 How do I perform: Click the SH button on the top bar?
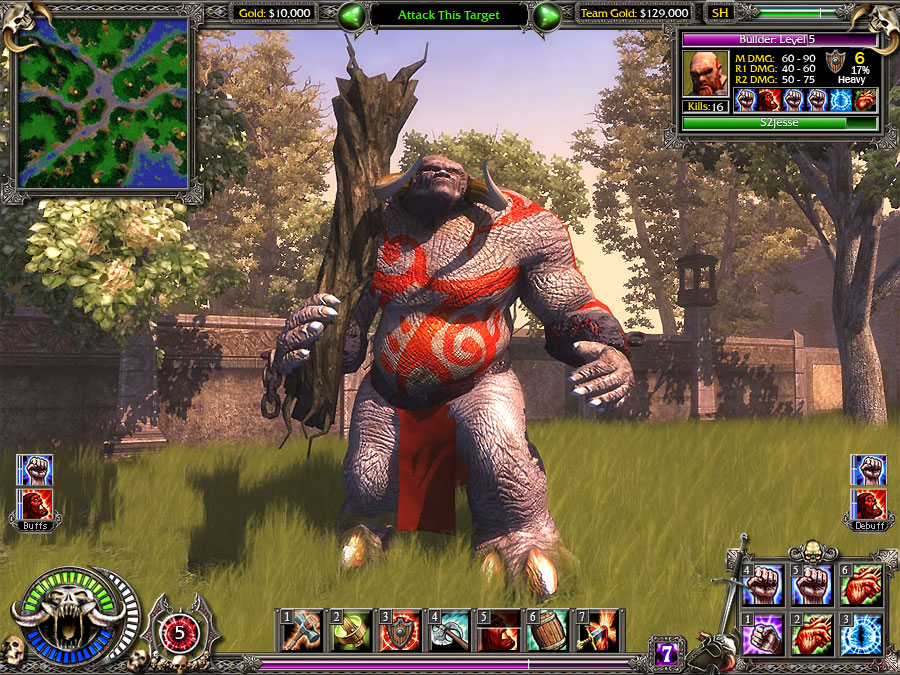[719, 14]
